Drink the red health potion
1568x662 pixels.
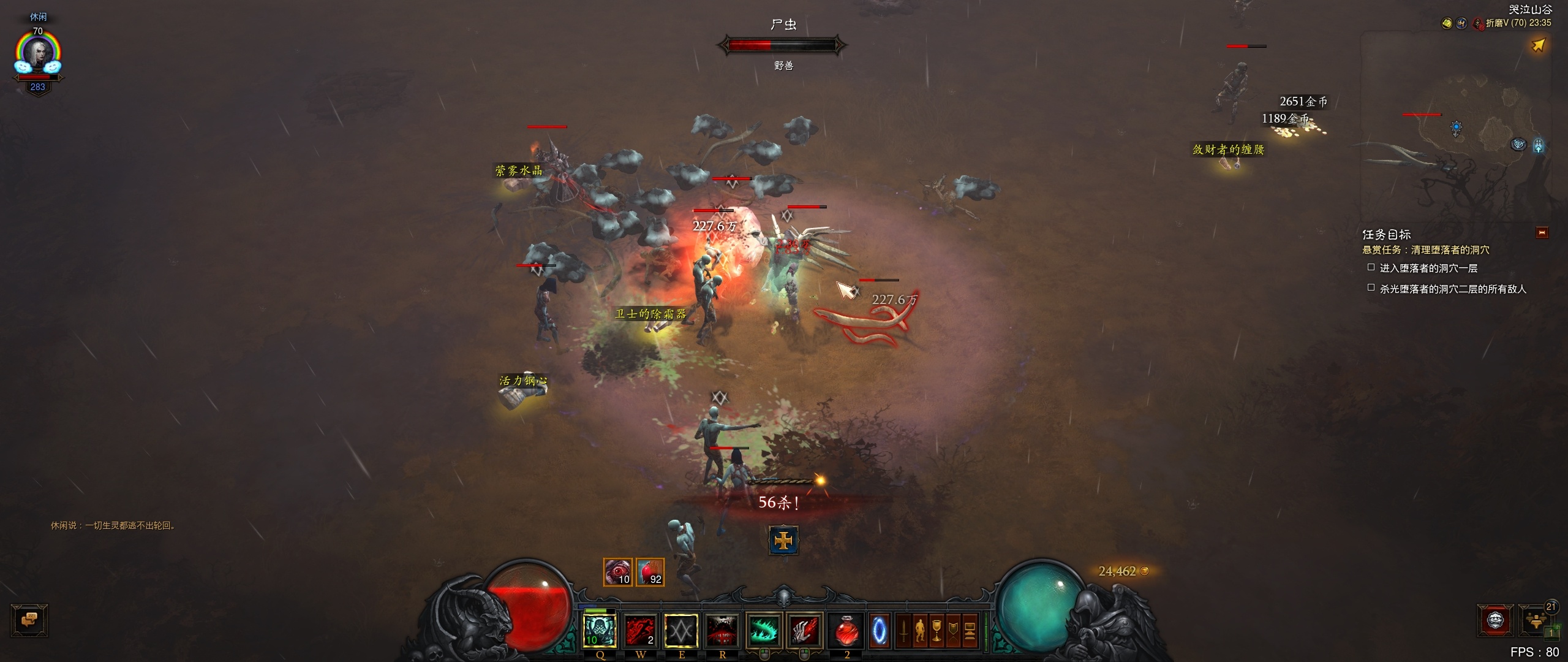(846, 630)
